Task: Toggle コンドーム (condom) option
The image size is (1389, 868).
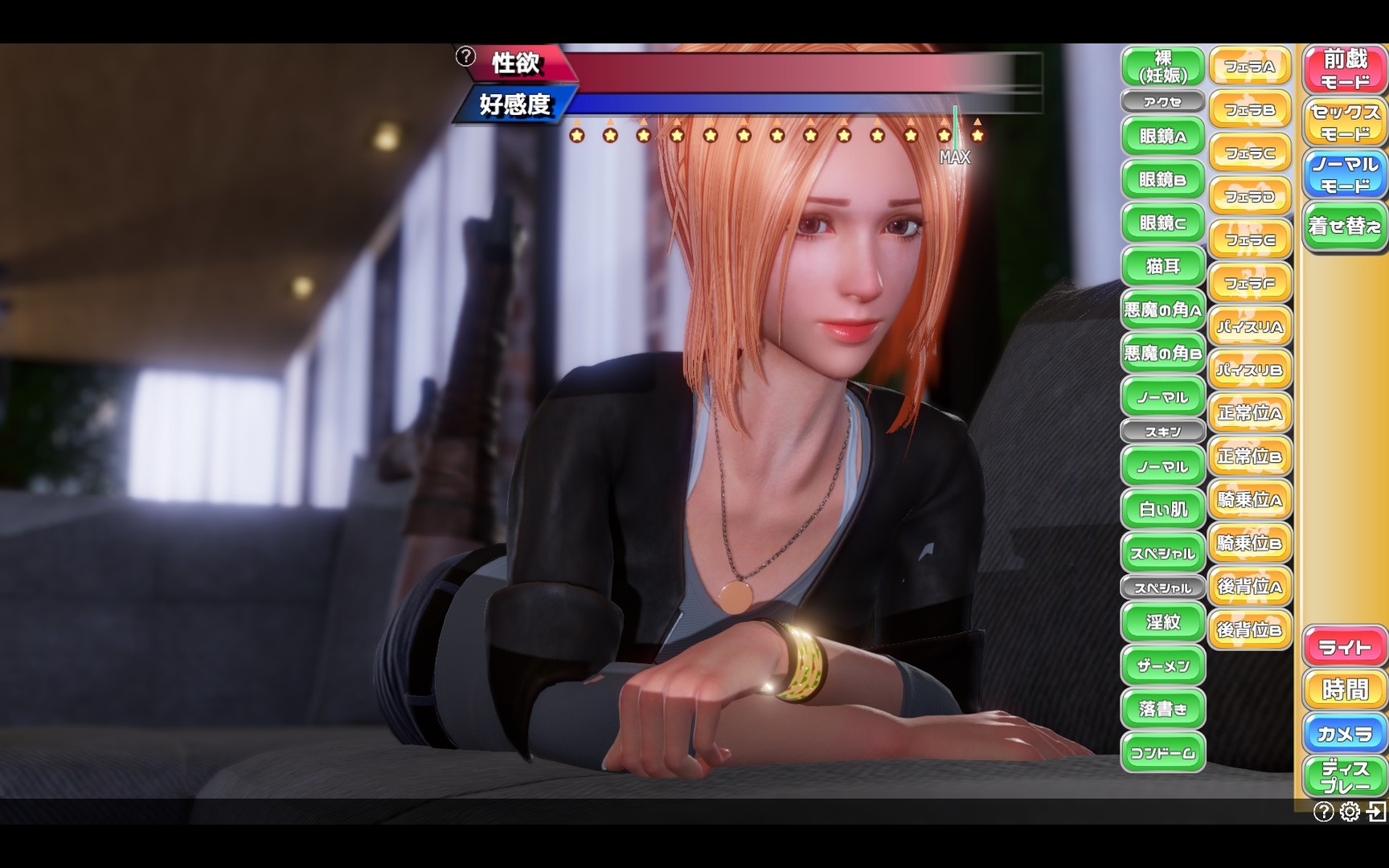Action: click(x=1162, y=753)
